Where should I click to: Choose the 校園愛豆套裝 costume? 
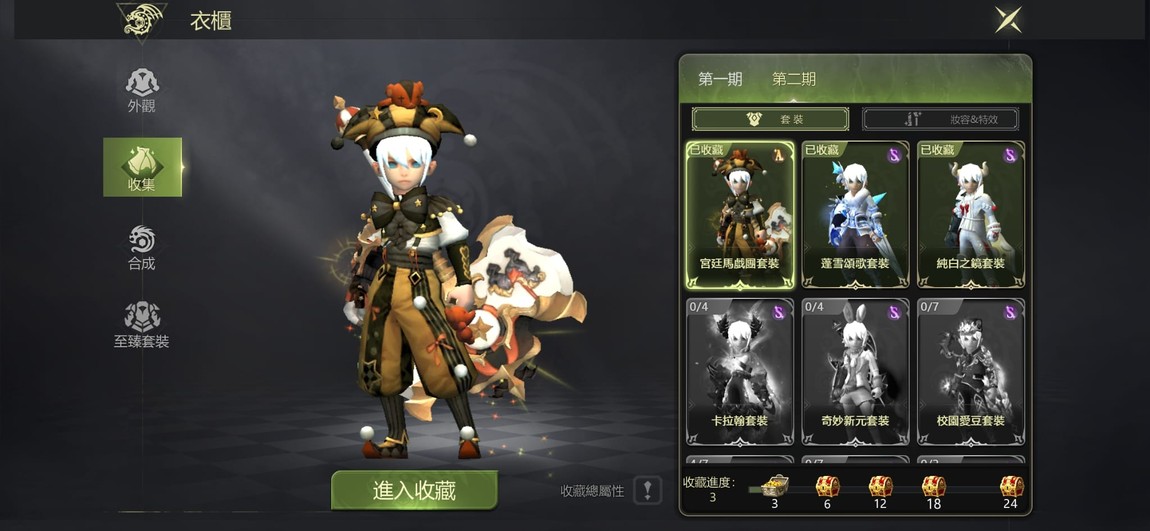970,370
